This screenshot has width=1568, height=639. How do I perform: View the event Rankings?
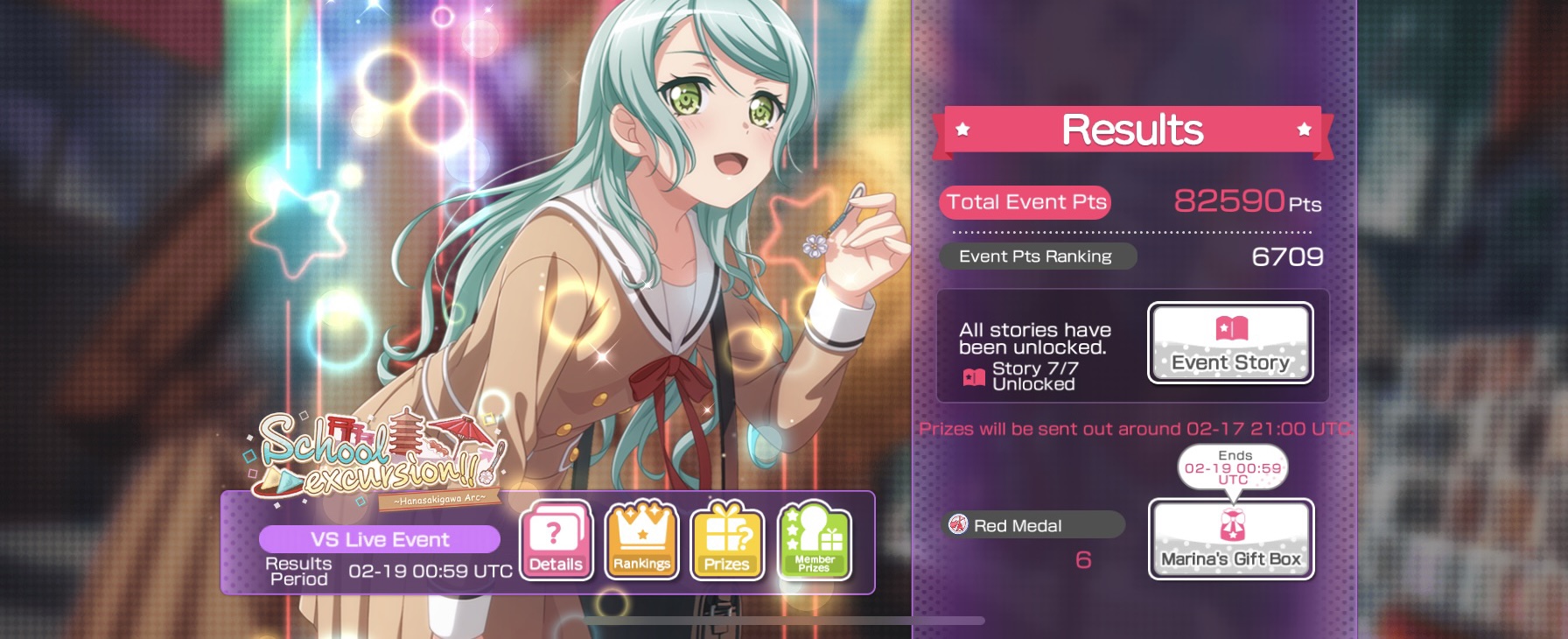point(641,543)
